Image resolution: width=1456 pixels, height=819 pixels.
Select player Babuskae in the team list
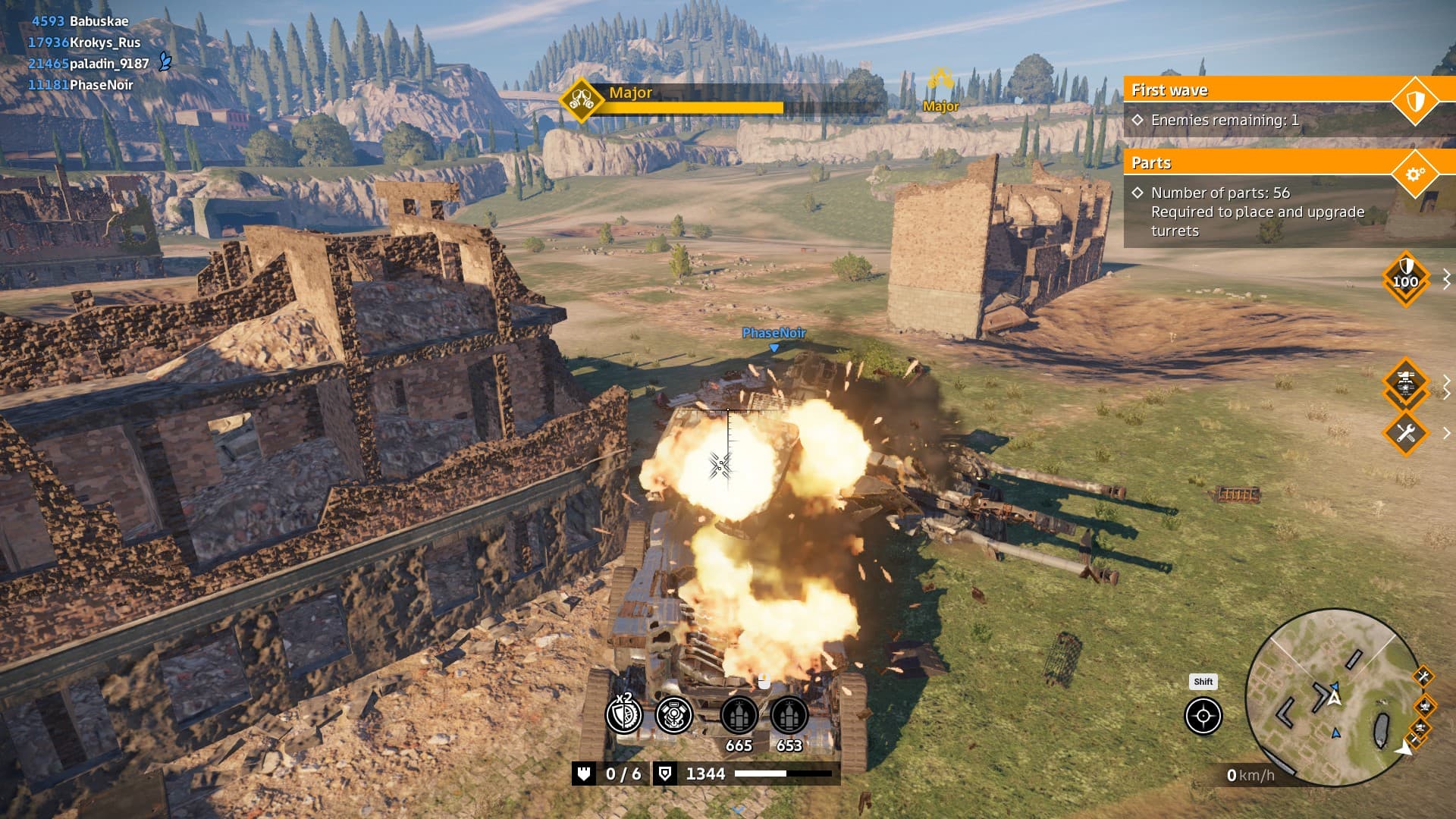[99, 21]
